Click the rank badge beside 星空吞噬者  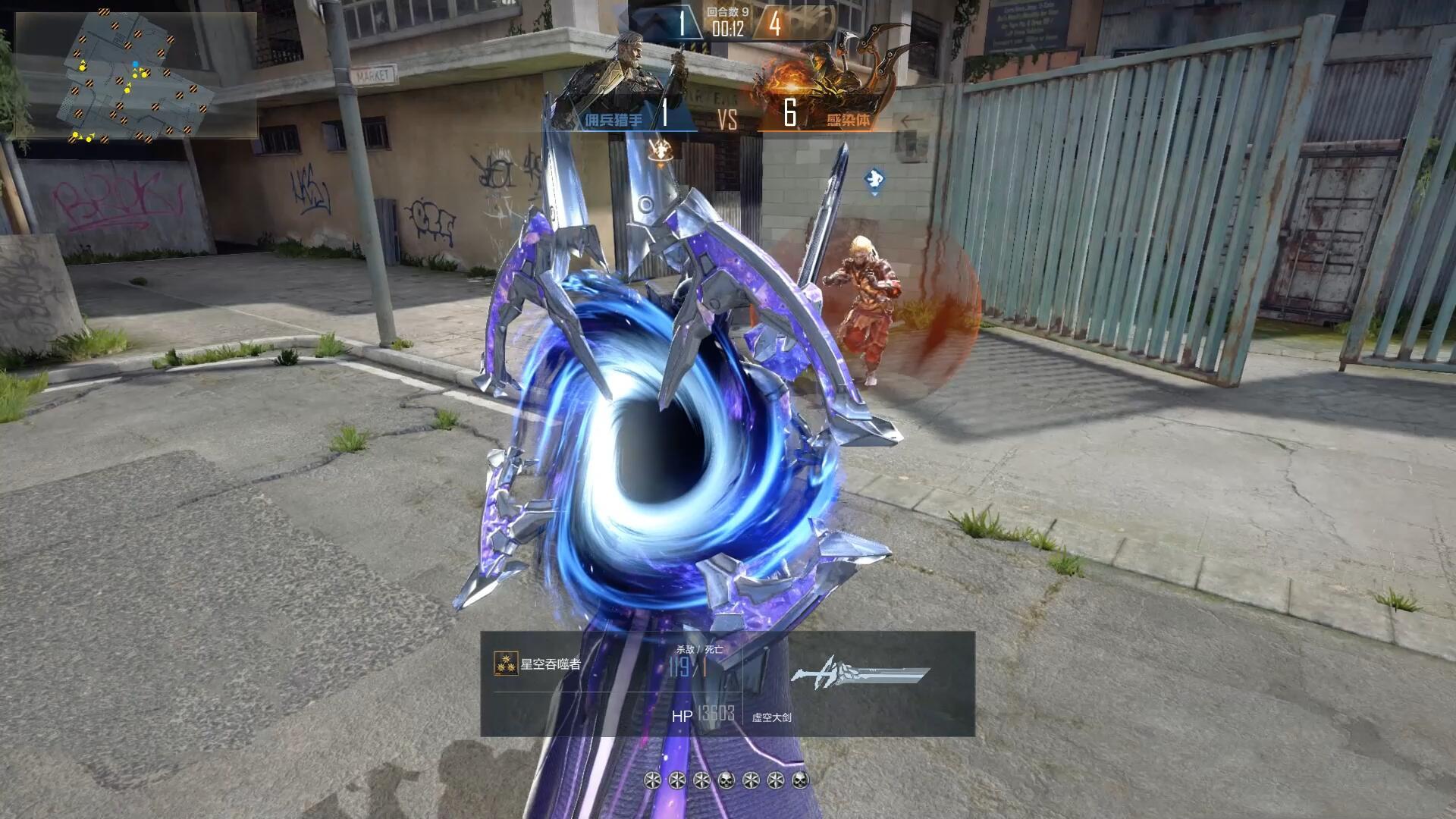coord(506,664)
